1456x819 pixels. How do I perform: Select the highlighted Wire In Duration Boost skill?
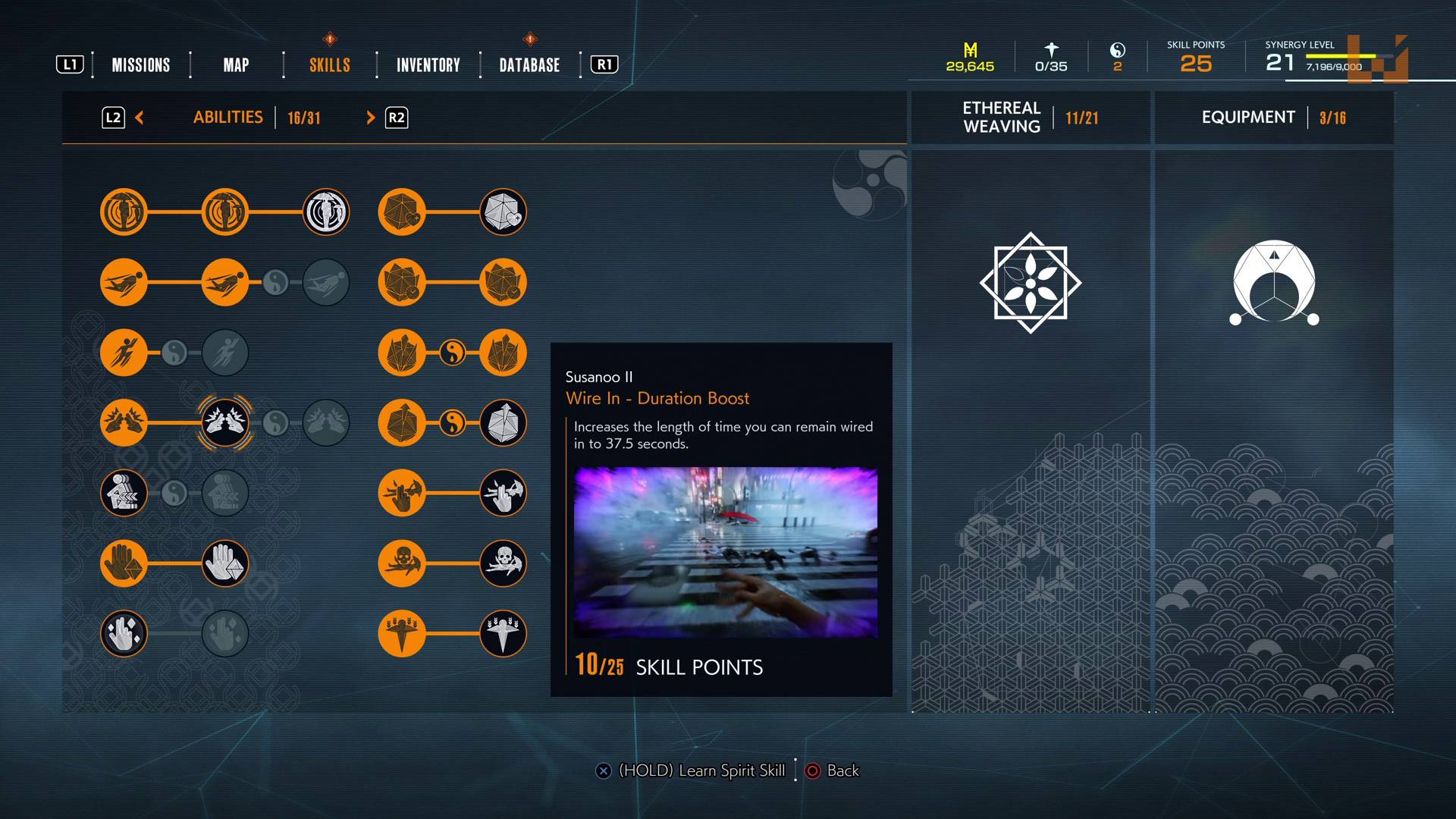225,422
